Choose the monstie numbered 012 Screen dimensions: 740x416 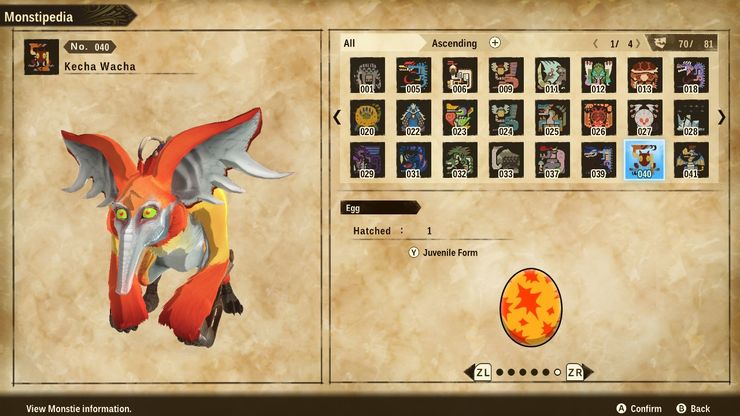598,75
